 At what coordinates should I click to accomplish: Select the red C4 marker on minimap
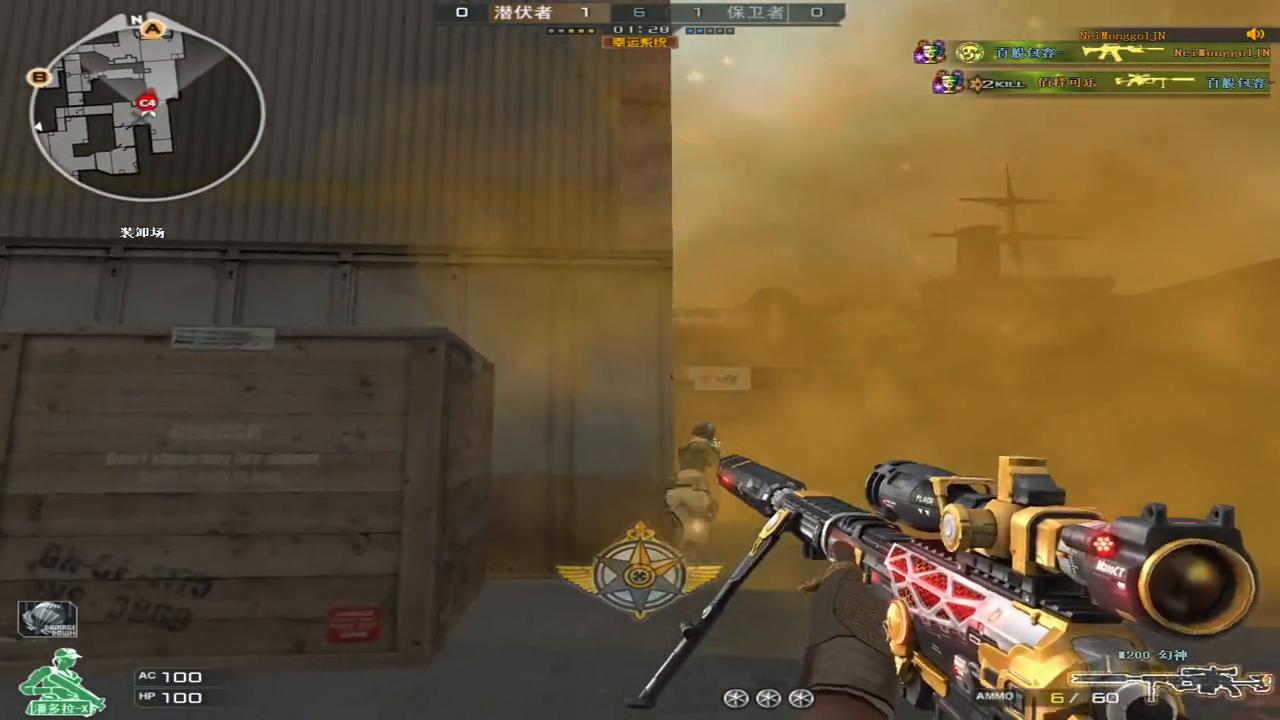[147, 102]
